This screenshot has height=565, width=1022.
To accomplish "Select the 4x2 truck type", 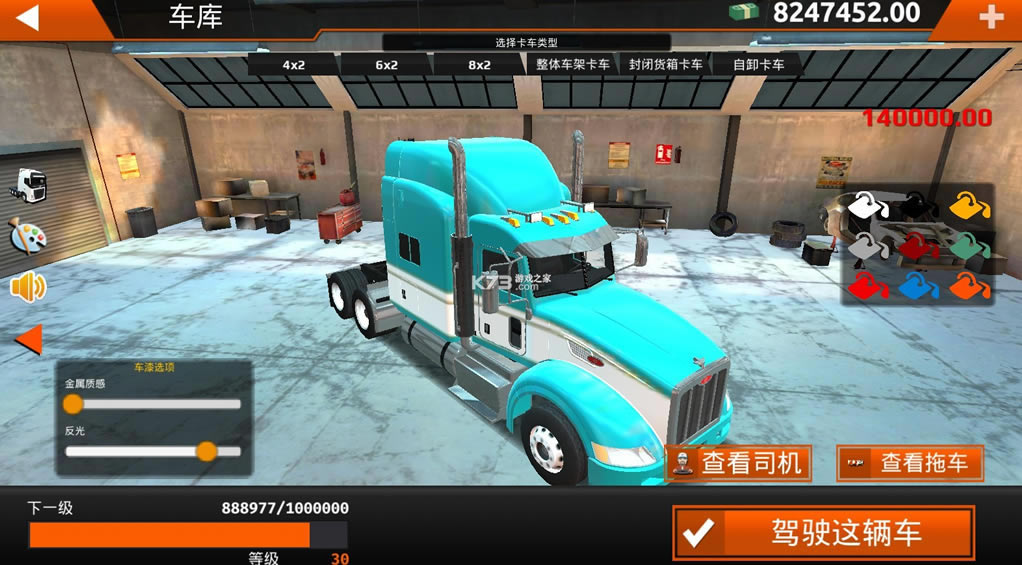I will point(293,65).
